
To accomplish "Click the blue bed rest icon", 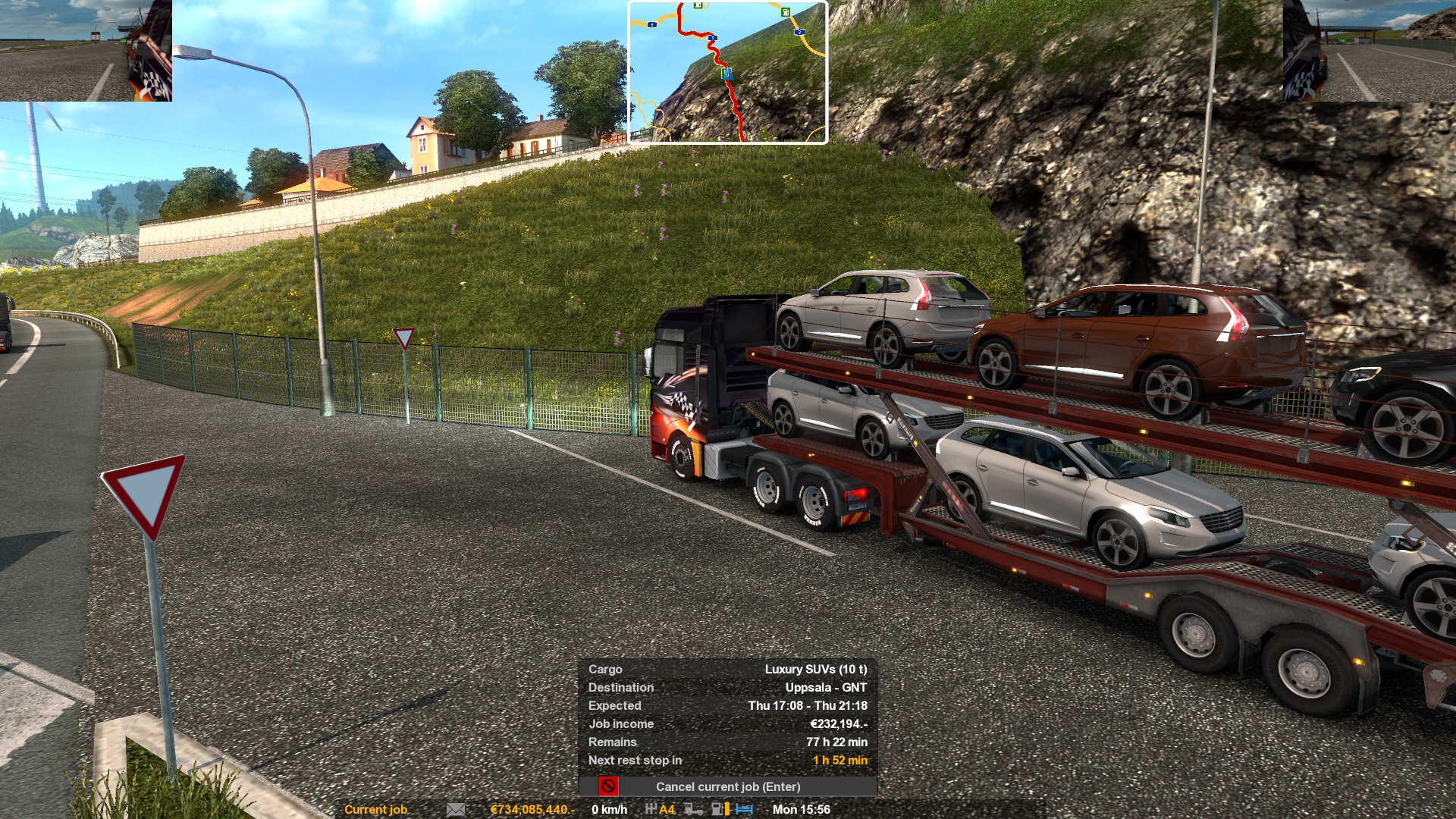I will (x=744, y=809).
